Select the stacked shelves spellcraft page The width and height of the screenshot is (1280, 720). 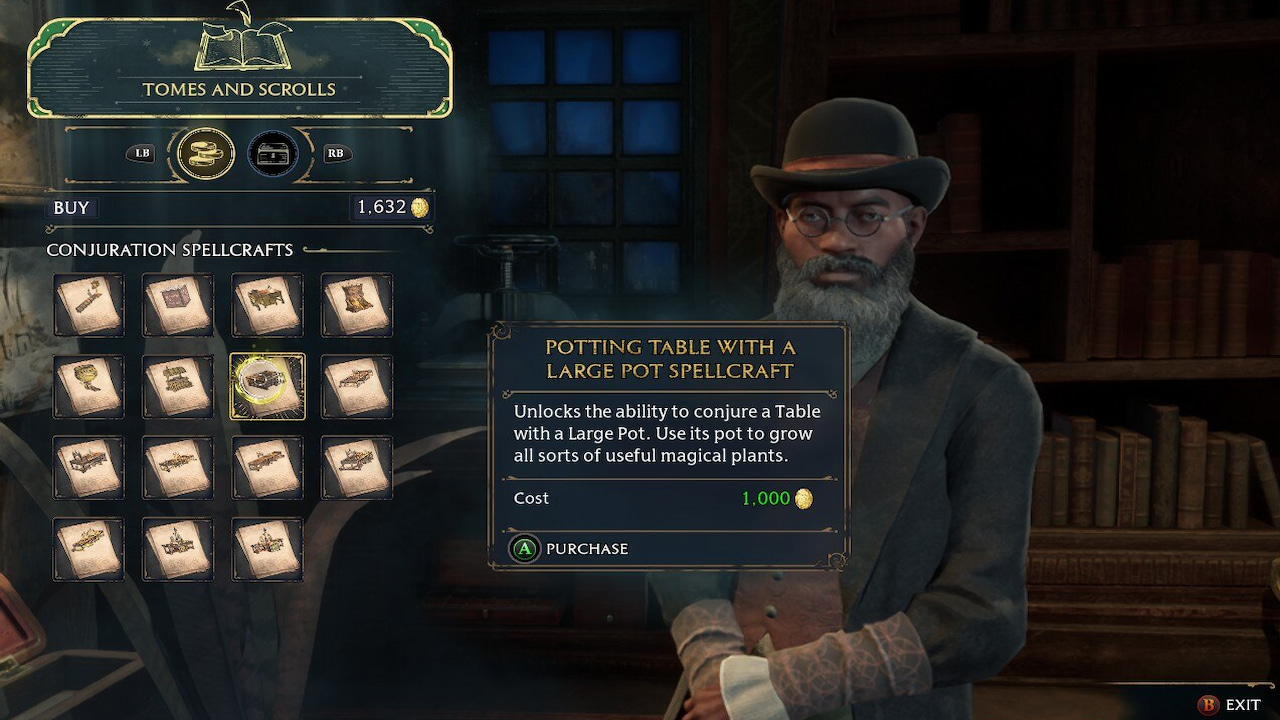(x=177, y=386)
